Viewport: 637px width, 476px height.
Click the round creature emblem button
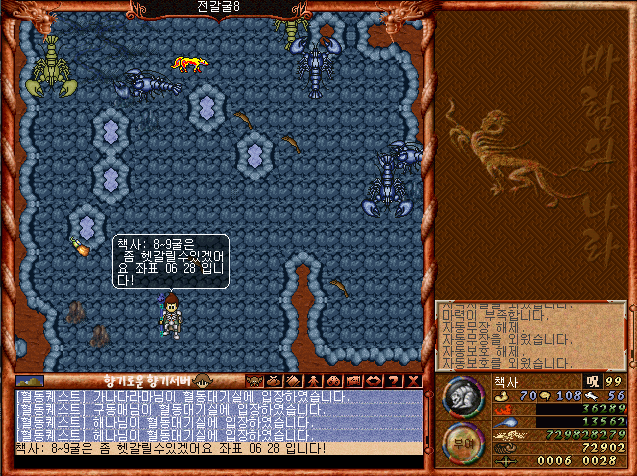click(461, 395)
